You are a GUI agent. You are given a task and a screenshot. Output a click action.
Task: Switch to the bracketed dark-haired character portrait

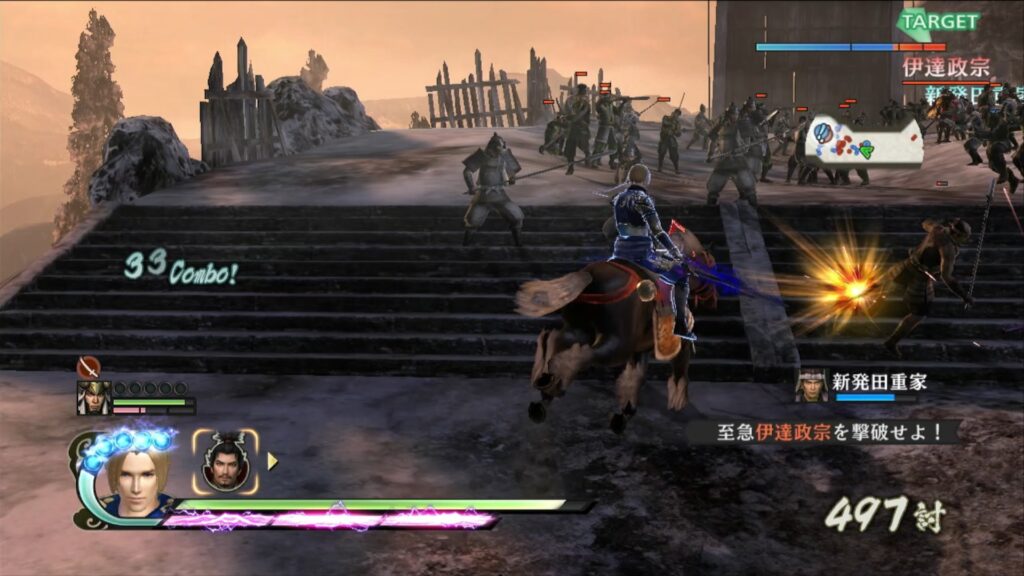pyautogui.click(x=225, y=462)
